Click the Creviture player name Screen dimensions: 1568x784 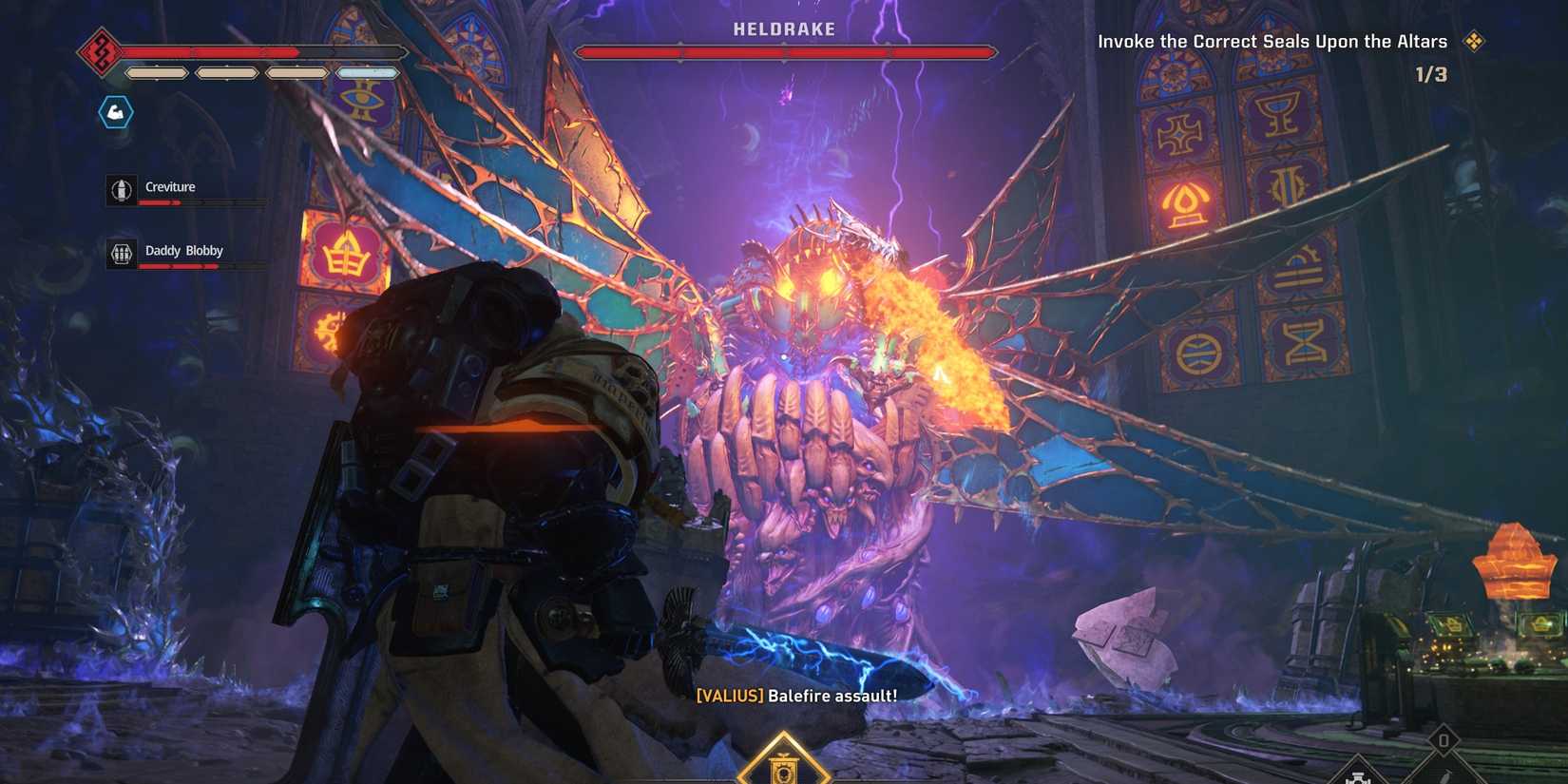(x=171, y=186)
